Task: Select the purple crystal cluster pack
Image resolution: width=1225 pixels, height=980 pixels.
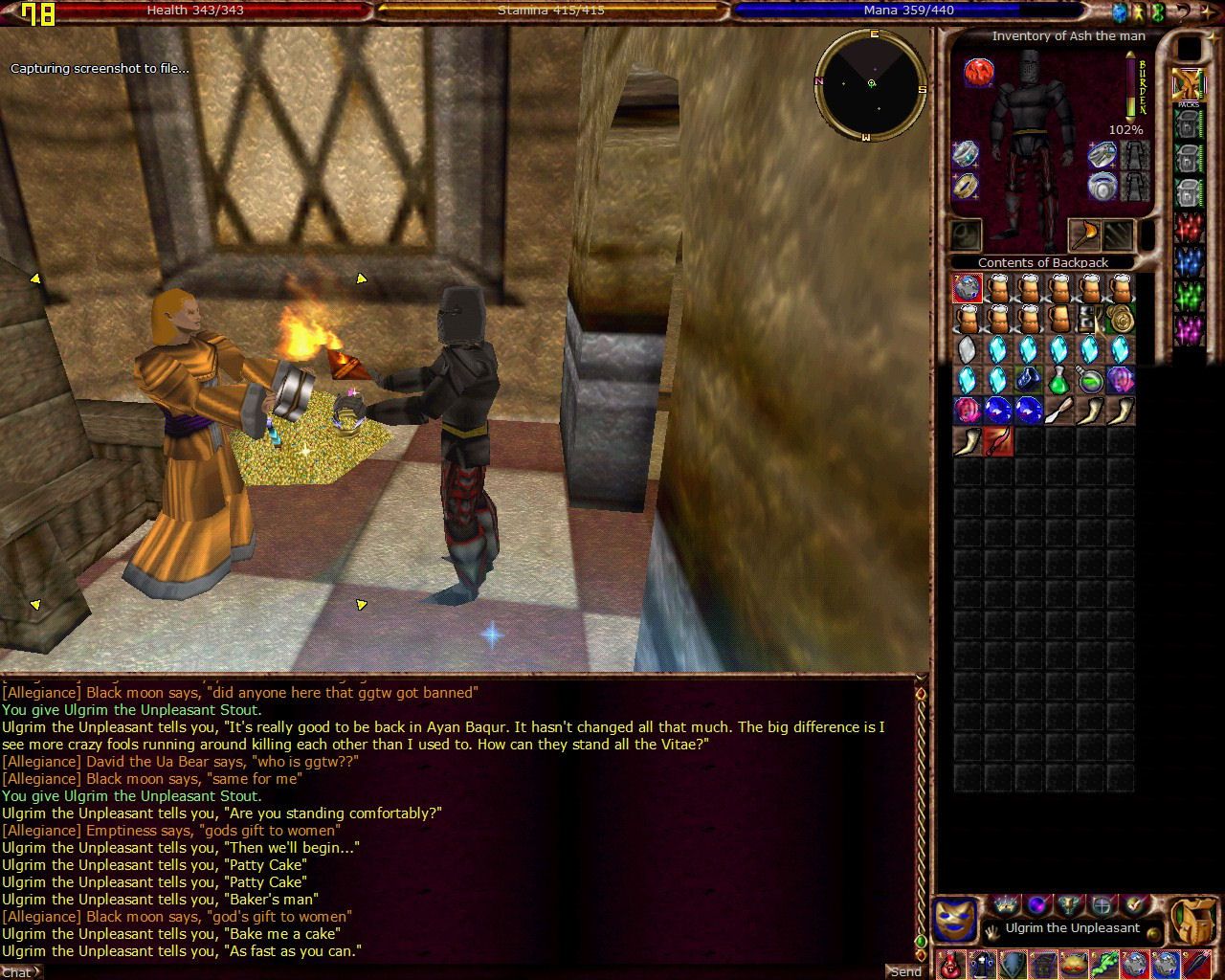Action: point(1189,330)
